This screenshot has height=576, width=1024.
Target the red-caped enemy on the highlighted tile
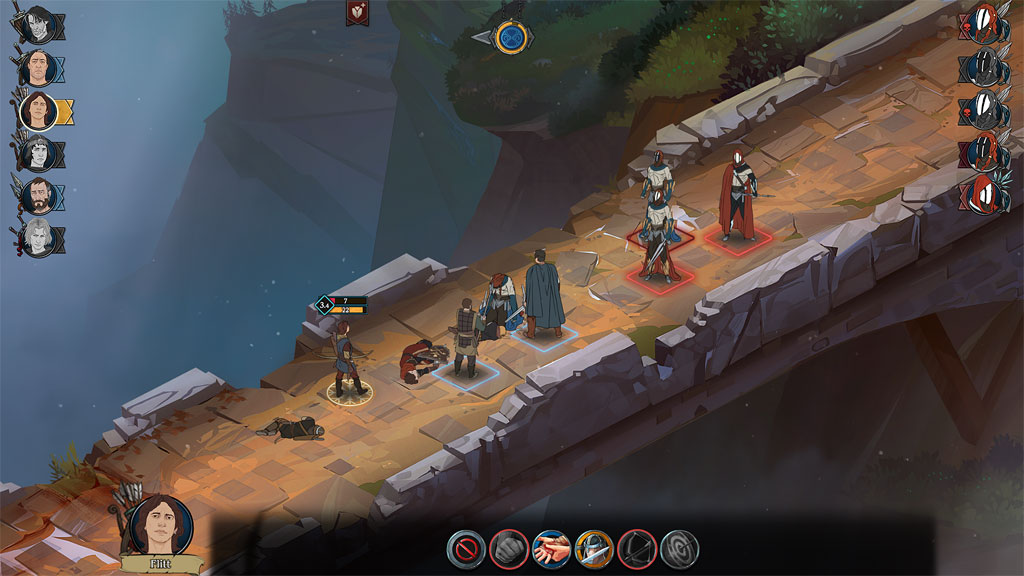pos(738,195)
